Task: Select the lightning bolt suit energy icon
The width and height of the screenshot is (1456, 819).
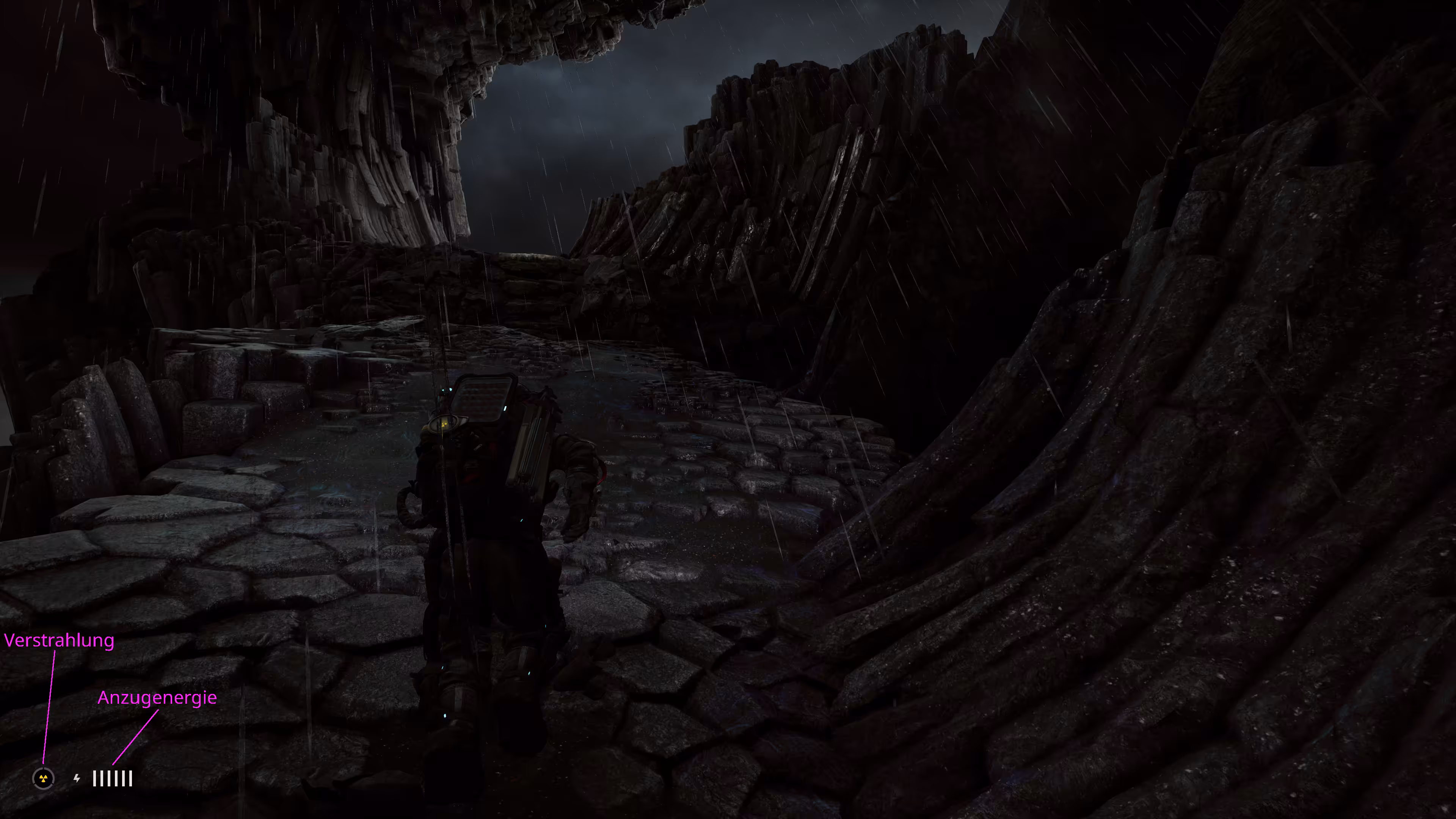Action: click(x=77, y=778)
